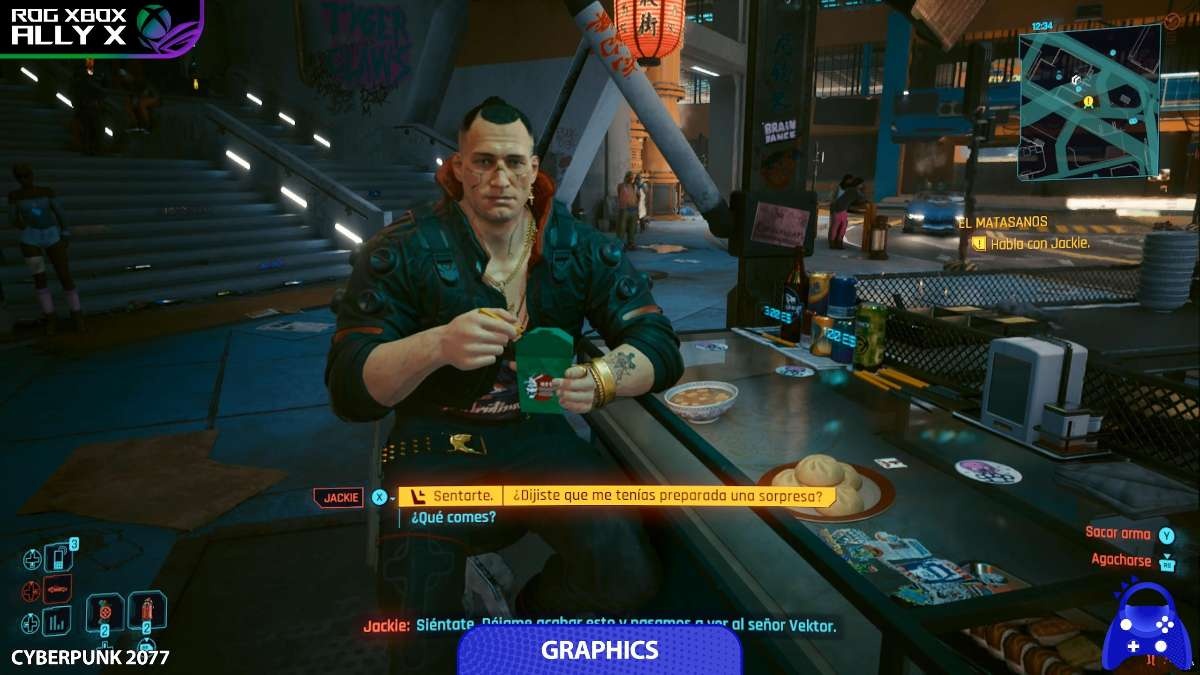
Task: Call vehicle using the red car icon
Action: coord(58,589)
